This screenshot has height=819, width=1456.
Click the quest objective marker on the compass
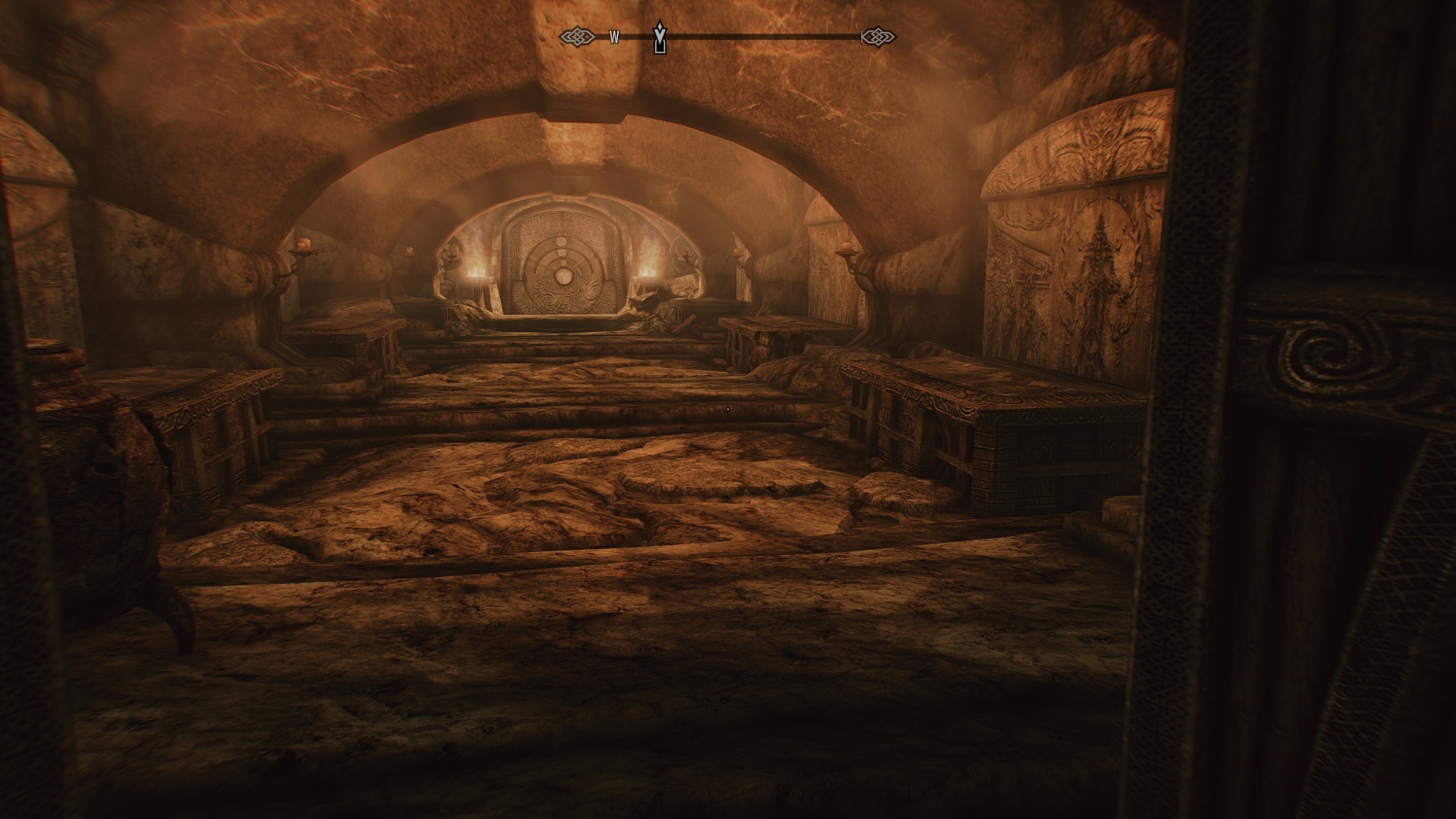point(658,36)
